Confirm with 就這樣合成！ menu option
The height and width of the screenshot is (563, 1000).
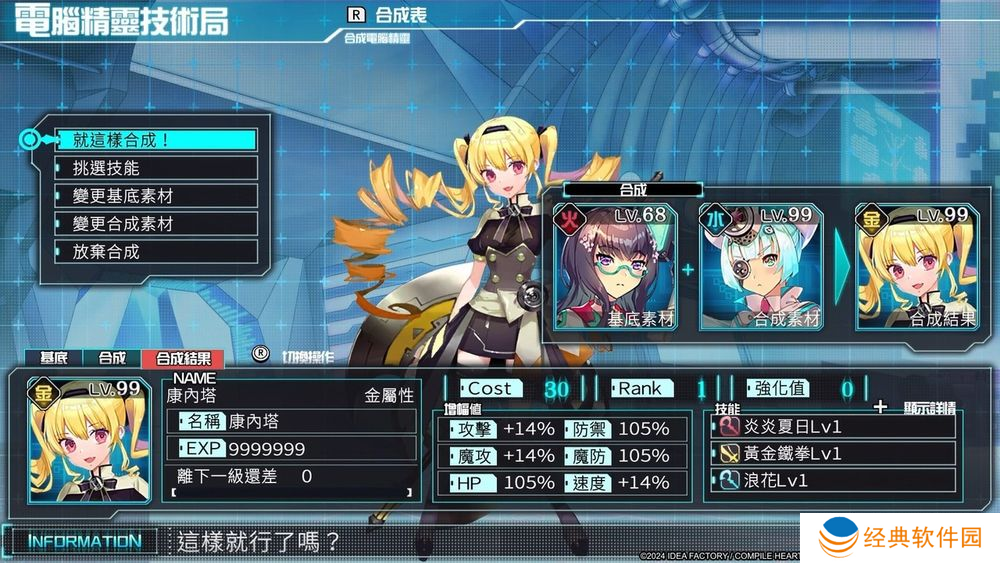click(x=155, y=140)
